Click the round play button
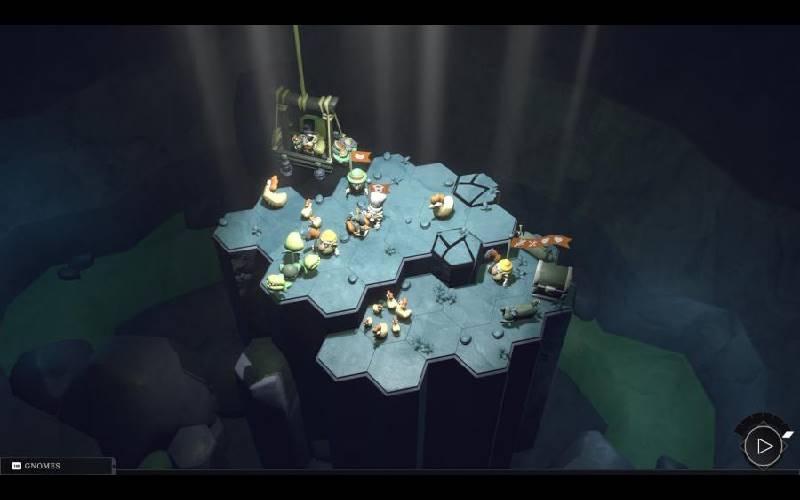 [x=764, y=446]
